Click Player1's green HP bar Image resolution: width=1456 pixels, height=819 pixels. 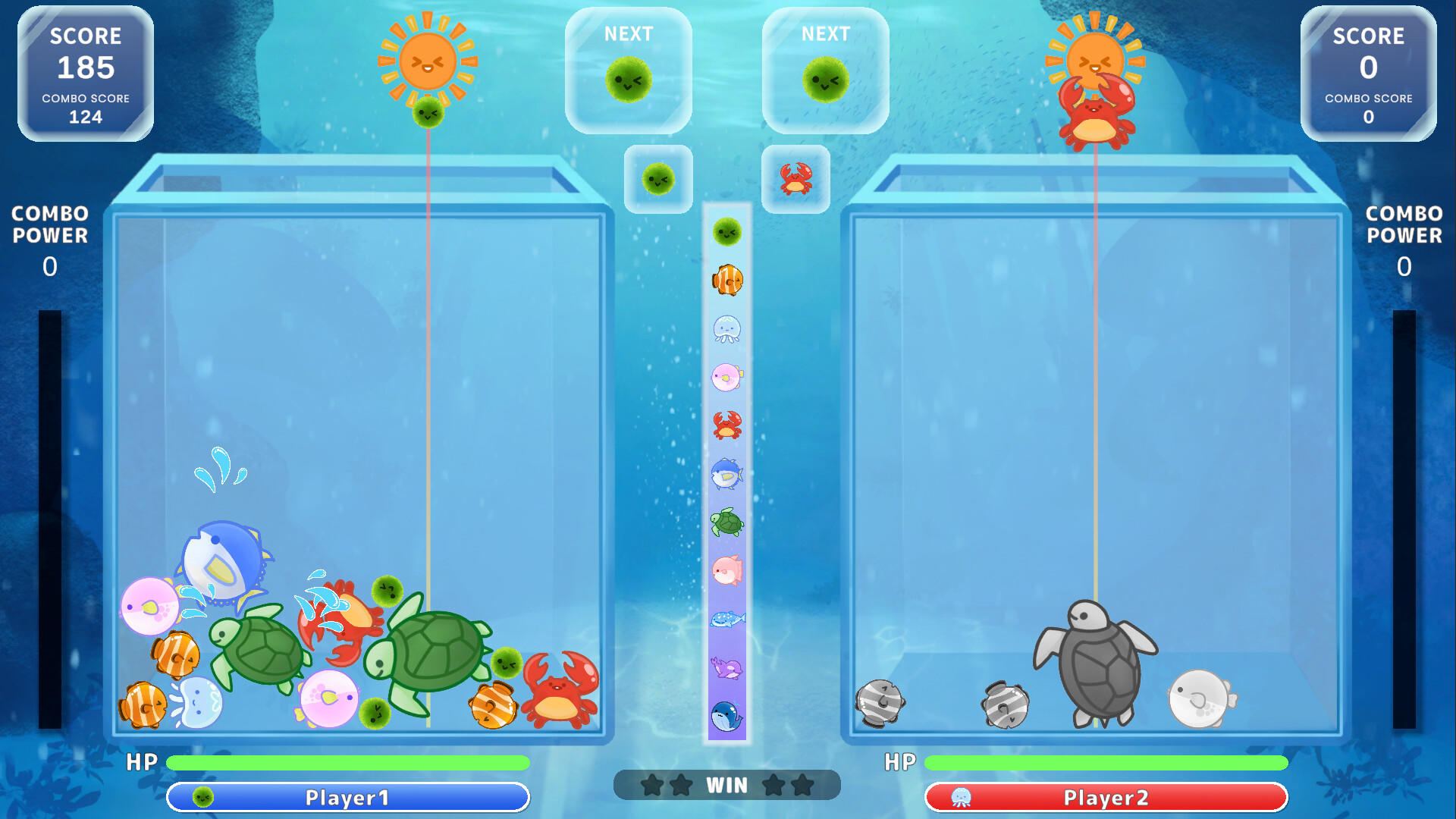tap(349, 762)
